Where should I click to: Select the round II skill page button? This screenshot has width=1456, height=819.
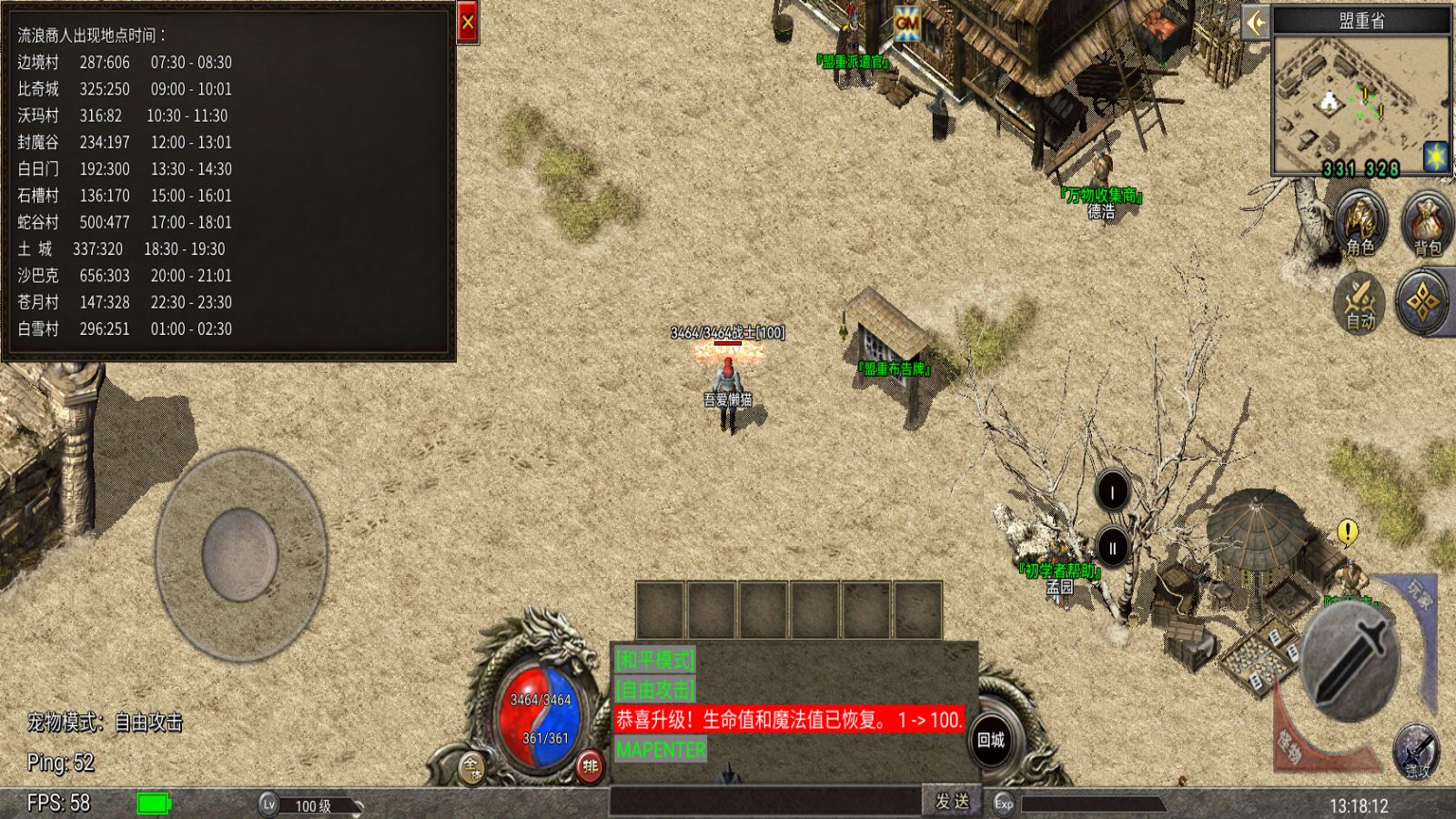1112,548
